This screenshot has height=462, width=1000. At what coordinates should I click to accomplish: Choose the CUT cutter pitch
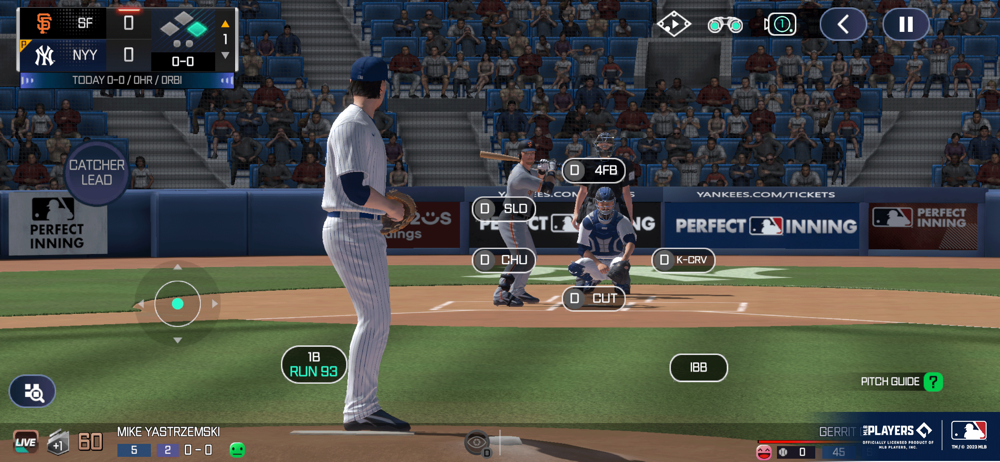pyautogui.click(x=594, y=298)
